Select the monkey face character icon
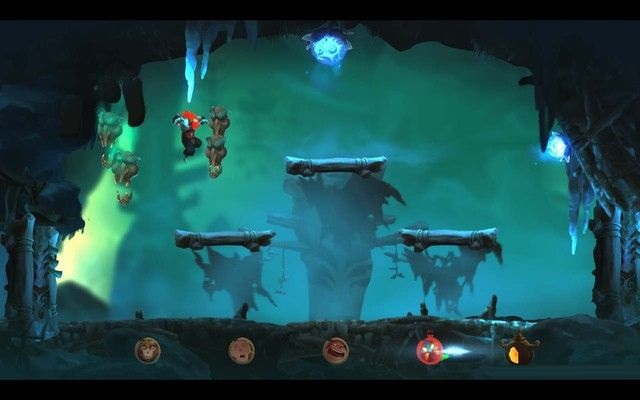 point(147,350)
